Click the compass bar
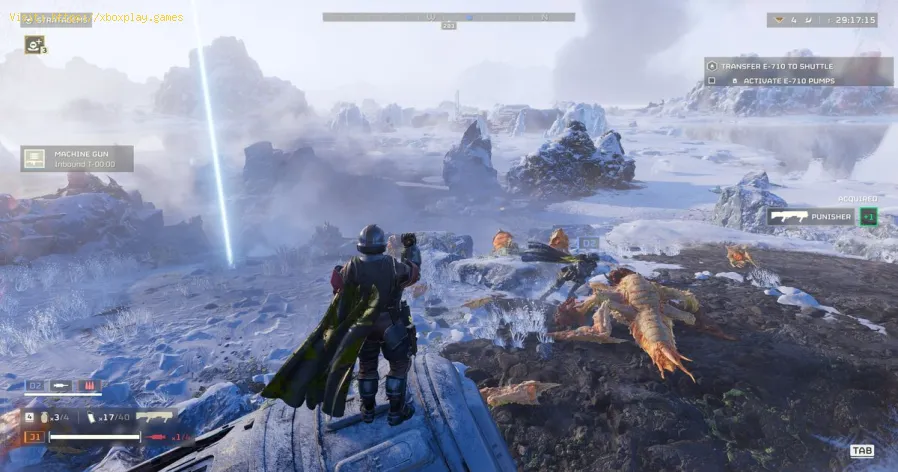This screenshot has width=898, height=472. pyautogui.click(x=448, y=17)
